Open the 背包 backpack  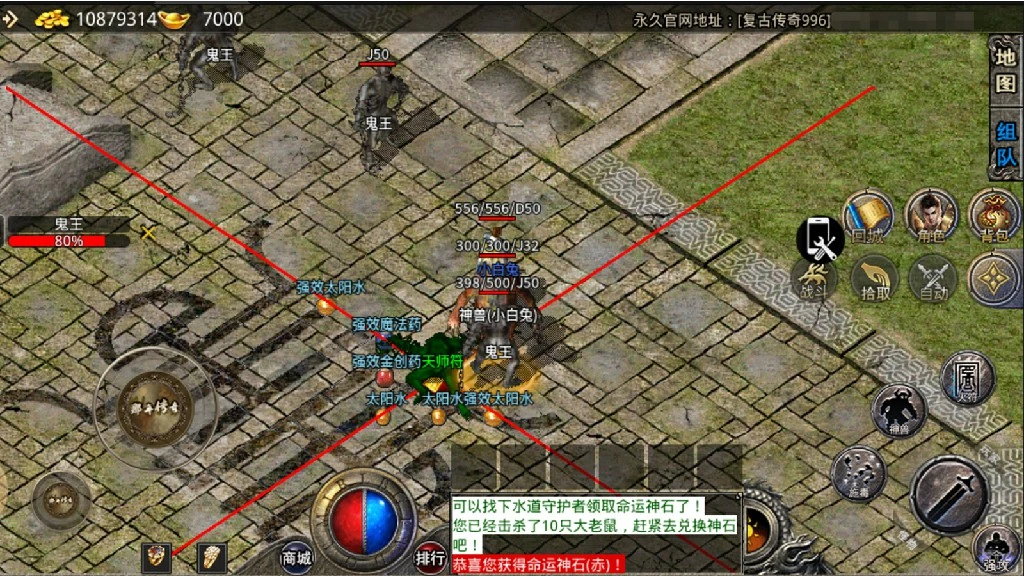(993, 217)
